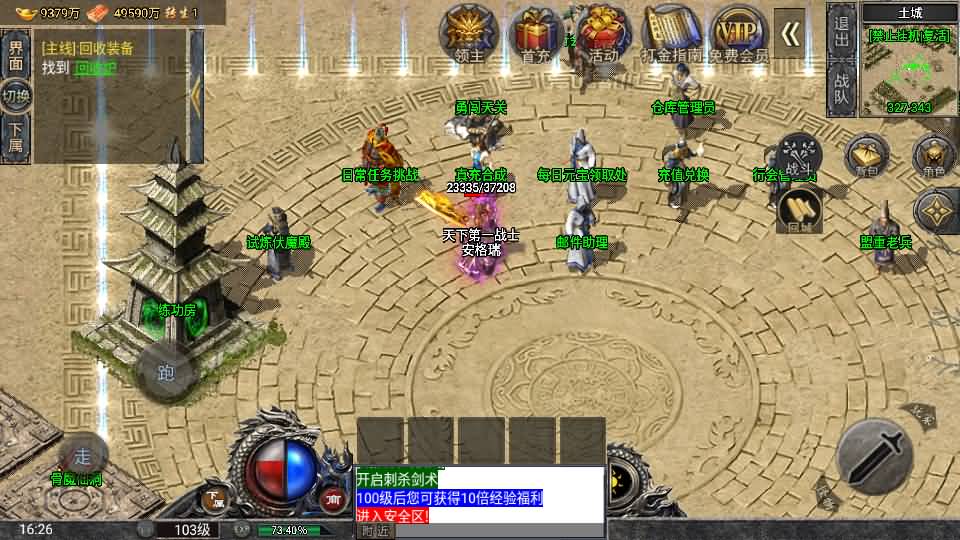Collapse the top icon row with the double arrow
Screen dimensions: 960x540
coord(790,33)
